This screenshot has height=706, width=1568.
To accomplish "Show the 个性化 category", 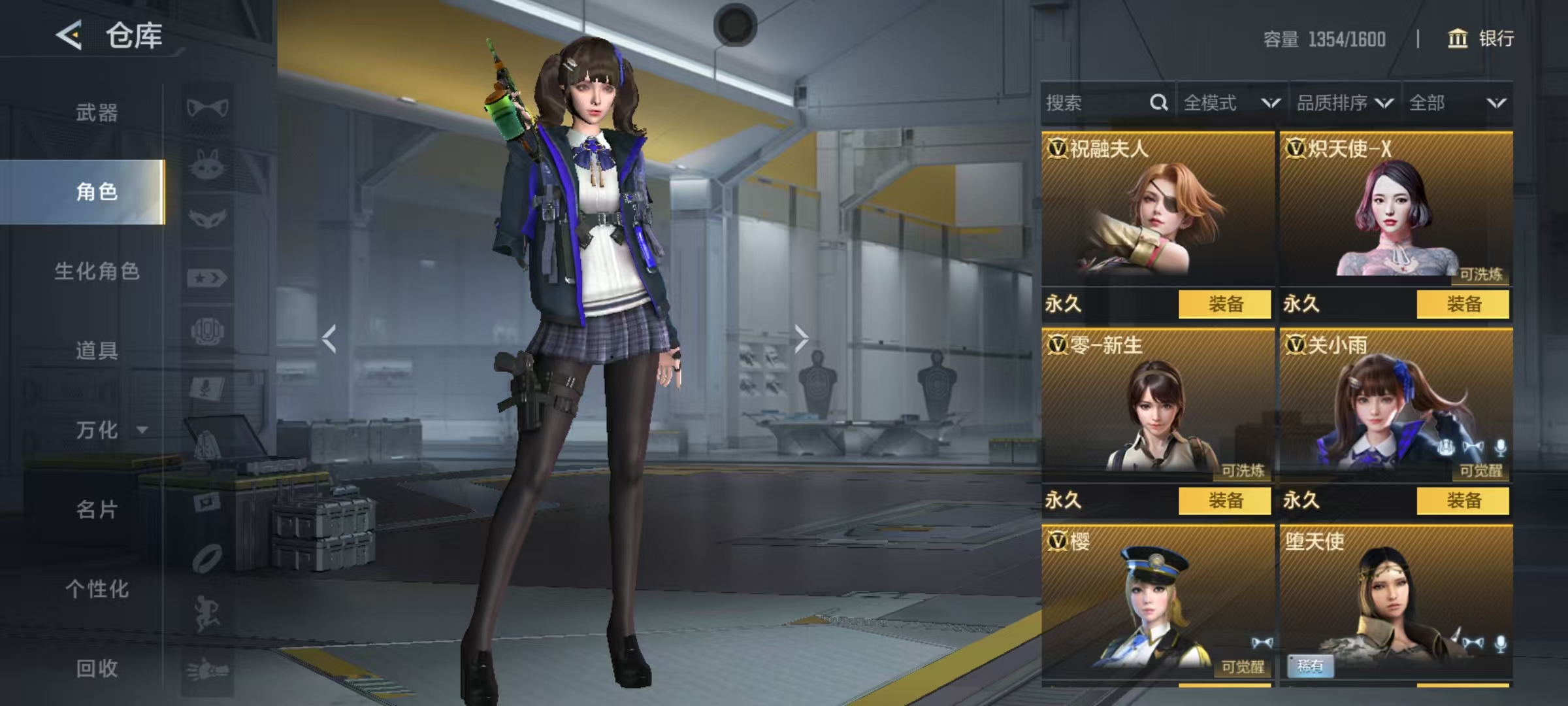I will (97, 589).
